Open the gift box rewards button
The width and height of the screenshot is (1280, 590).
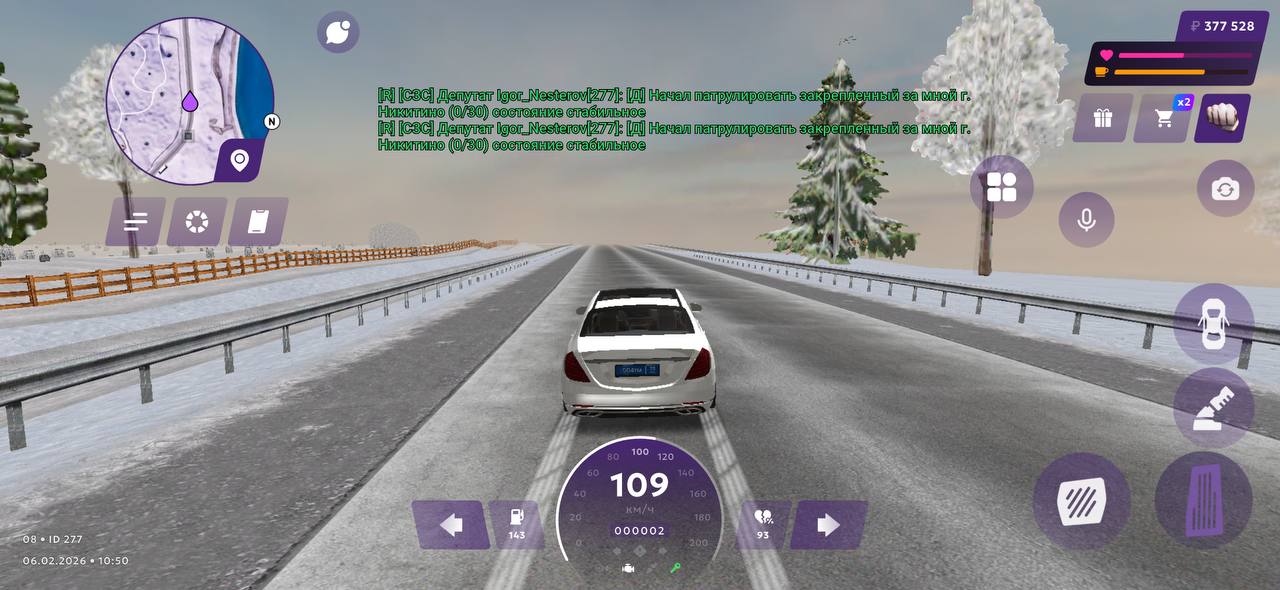[x=1103, y=118]
